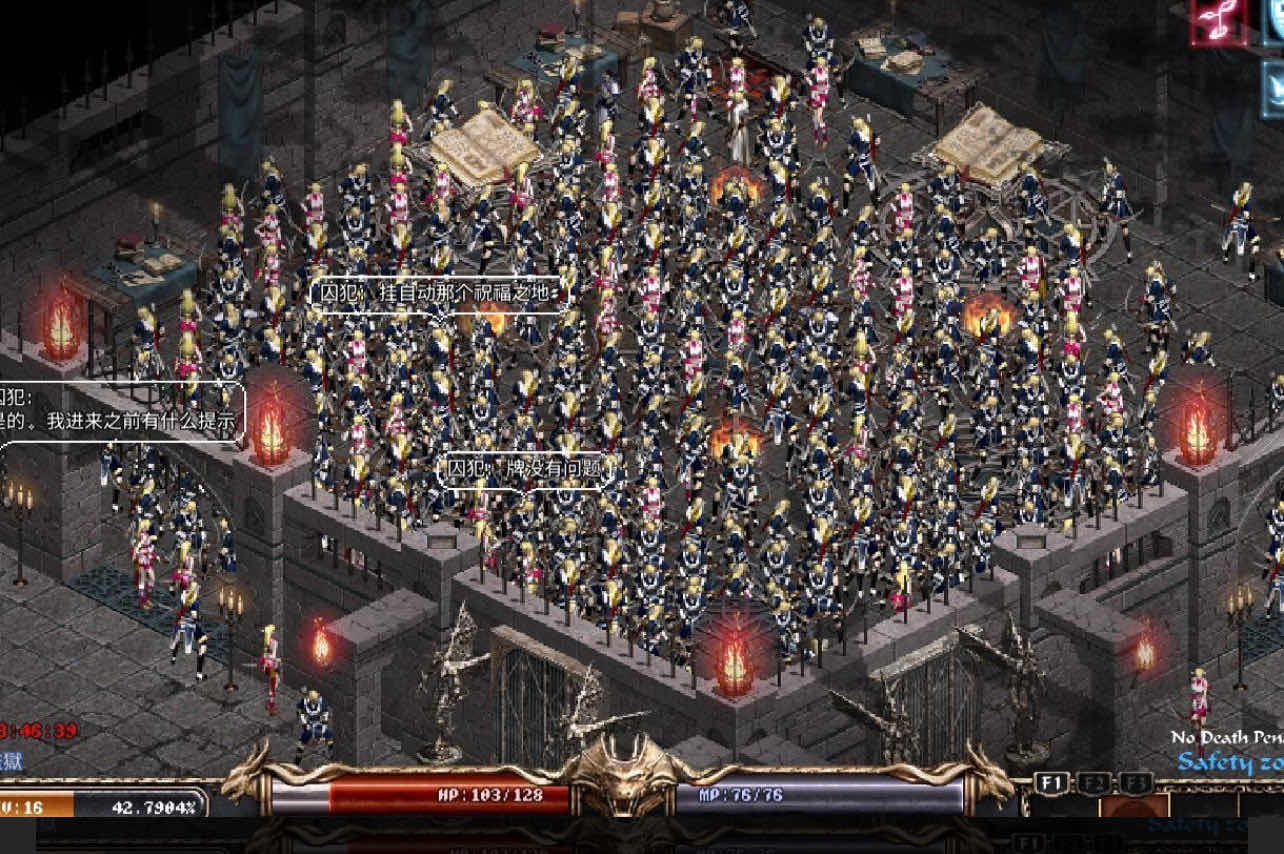Image resolution: width=1284 pixels, height=854 pixels.
Task: Toggle the pink music note icon
Action: 1218,22
